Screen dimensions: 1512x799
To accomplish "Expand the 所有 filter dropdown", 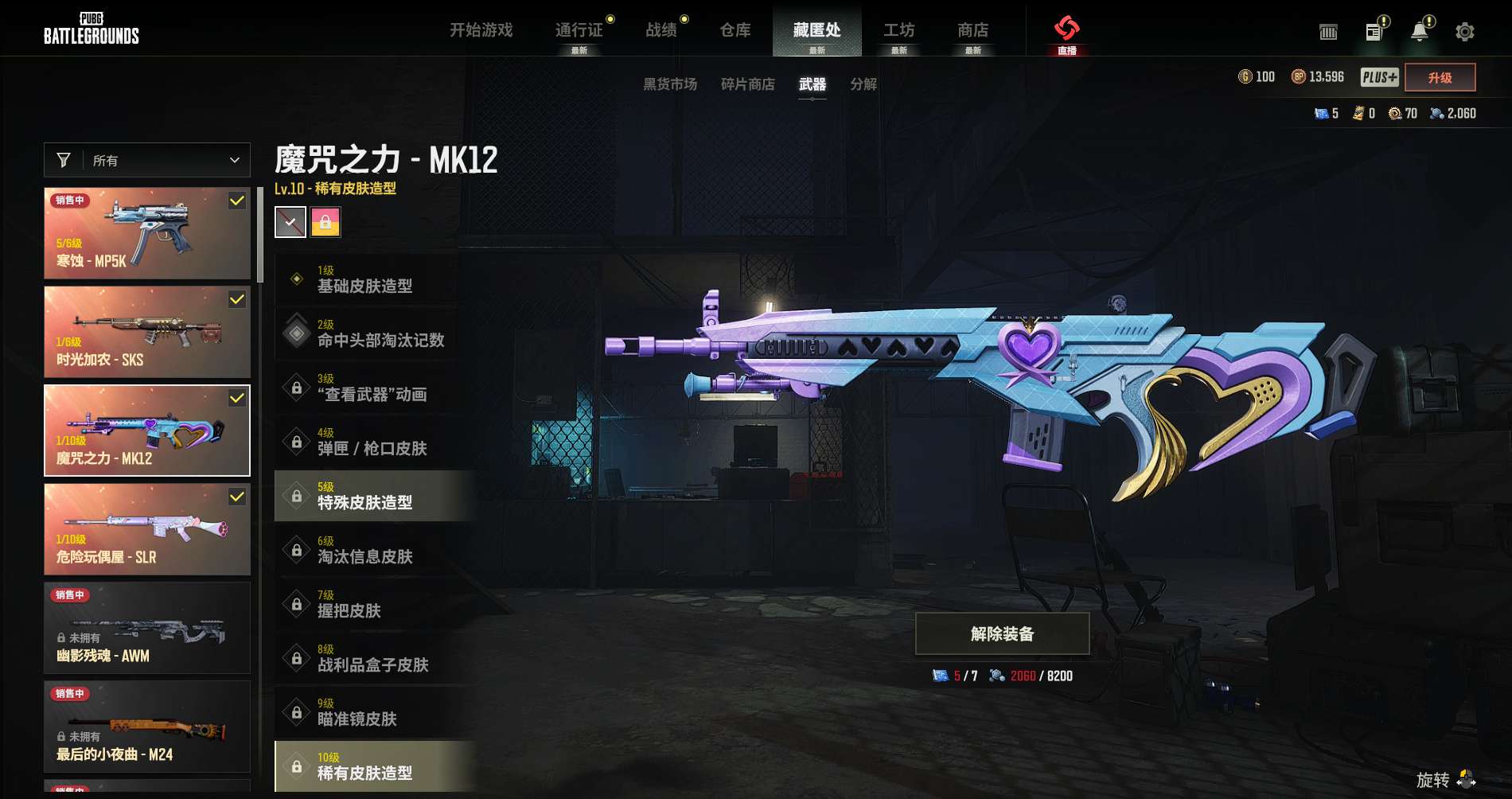I will (x=147, y=160).
